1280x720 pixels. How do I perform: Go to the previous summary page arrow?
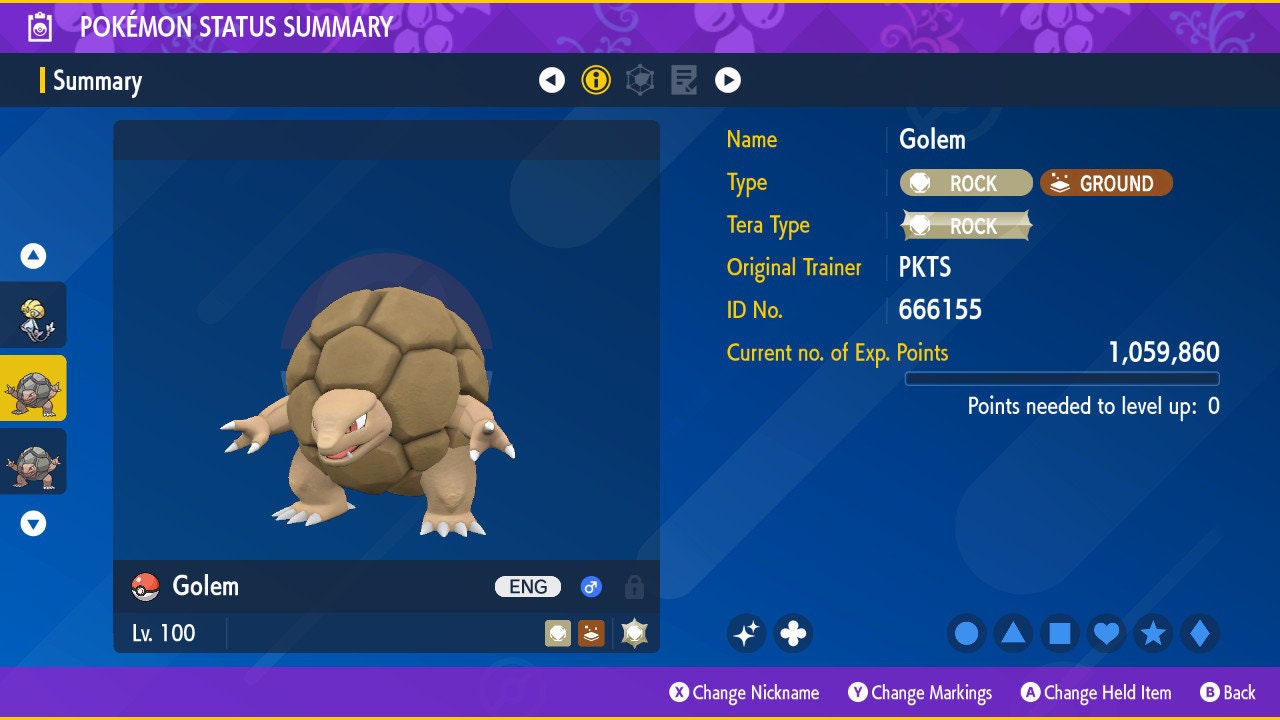pos(552,80)
